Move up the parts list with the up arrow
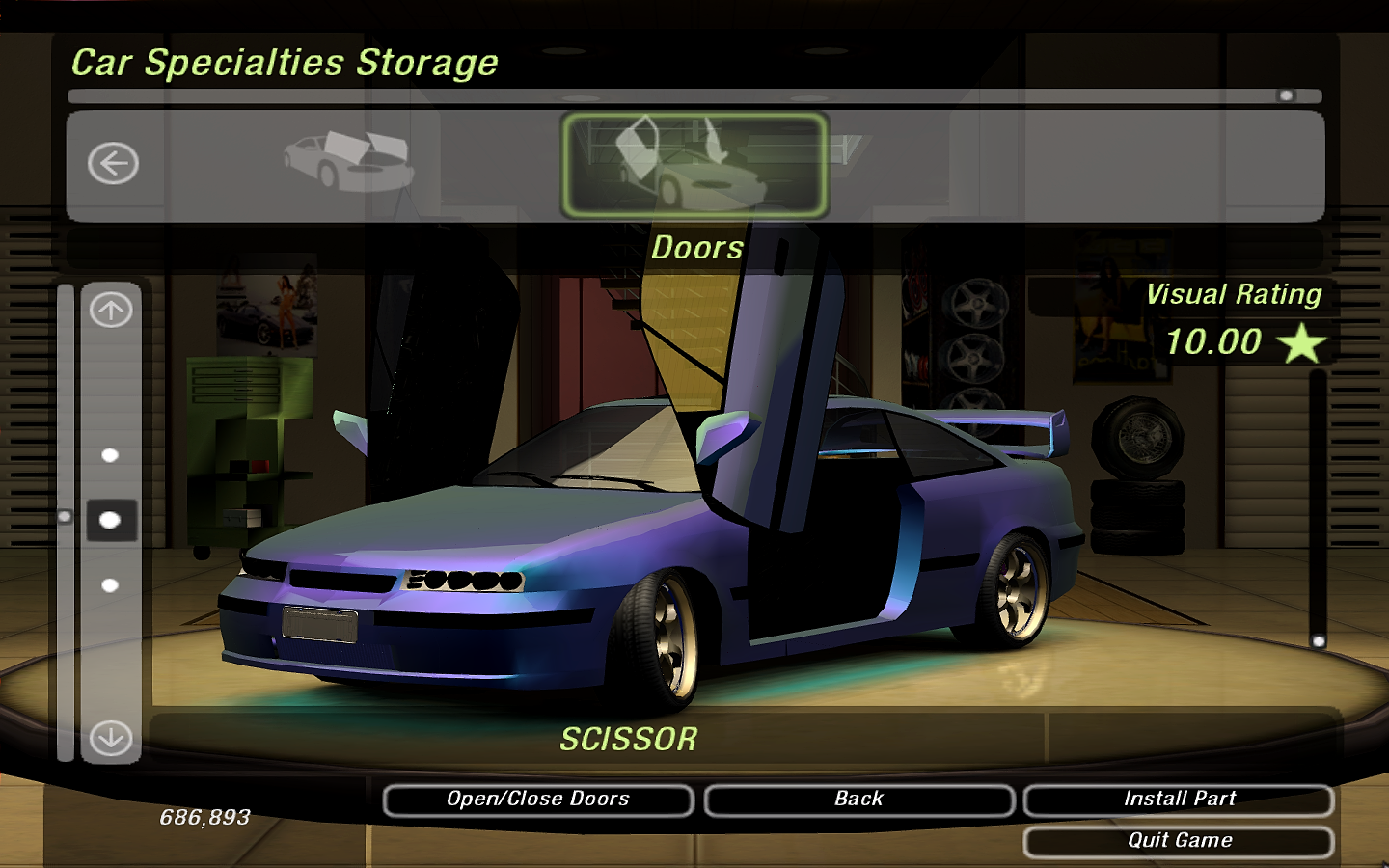 (x=111, y=311)
